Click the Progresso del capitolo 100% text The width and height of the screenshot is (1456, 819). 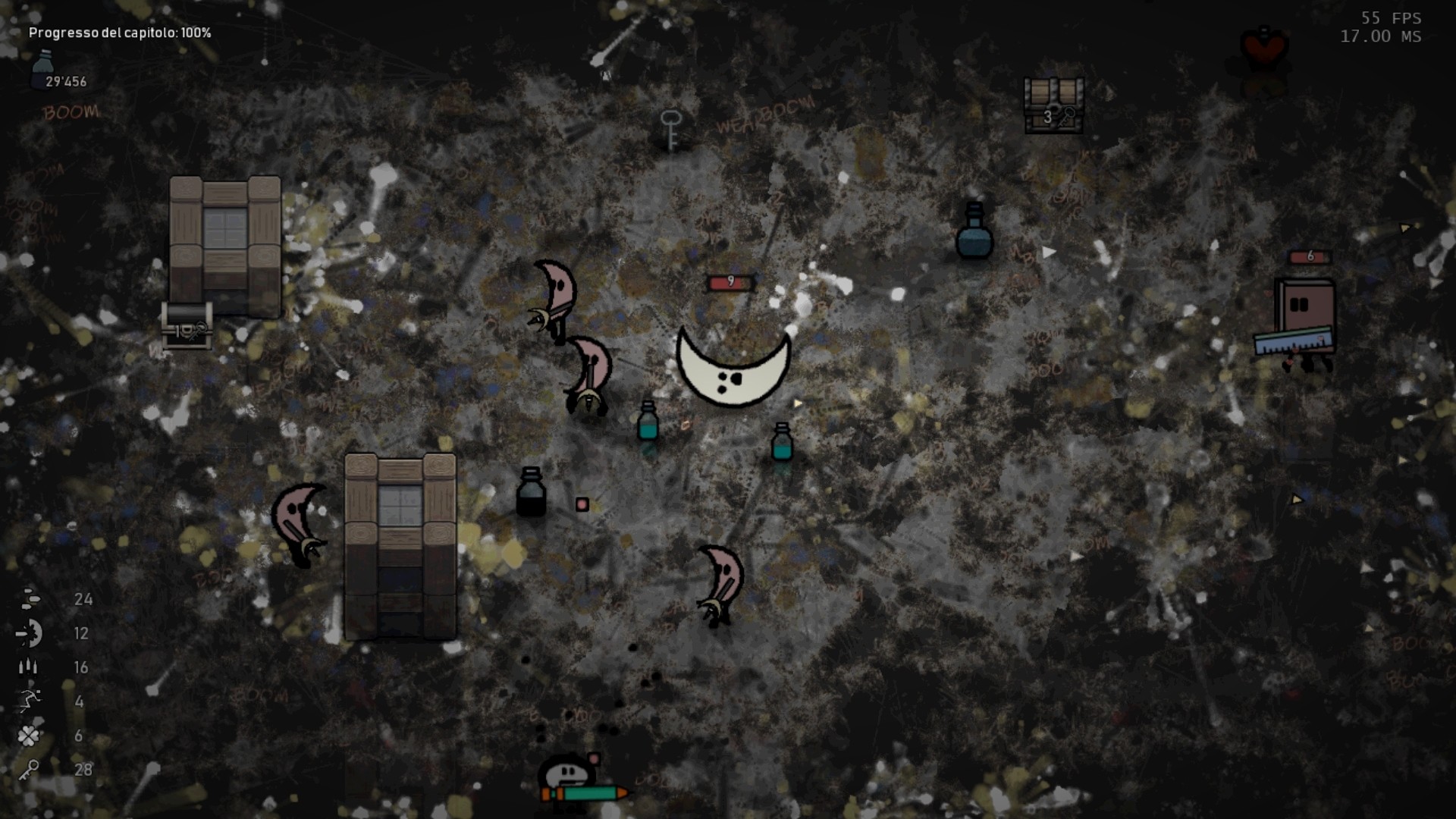point(120,33)
